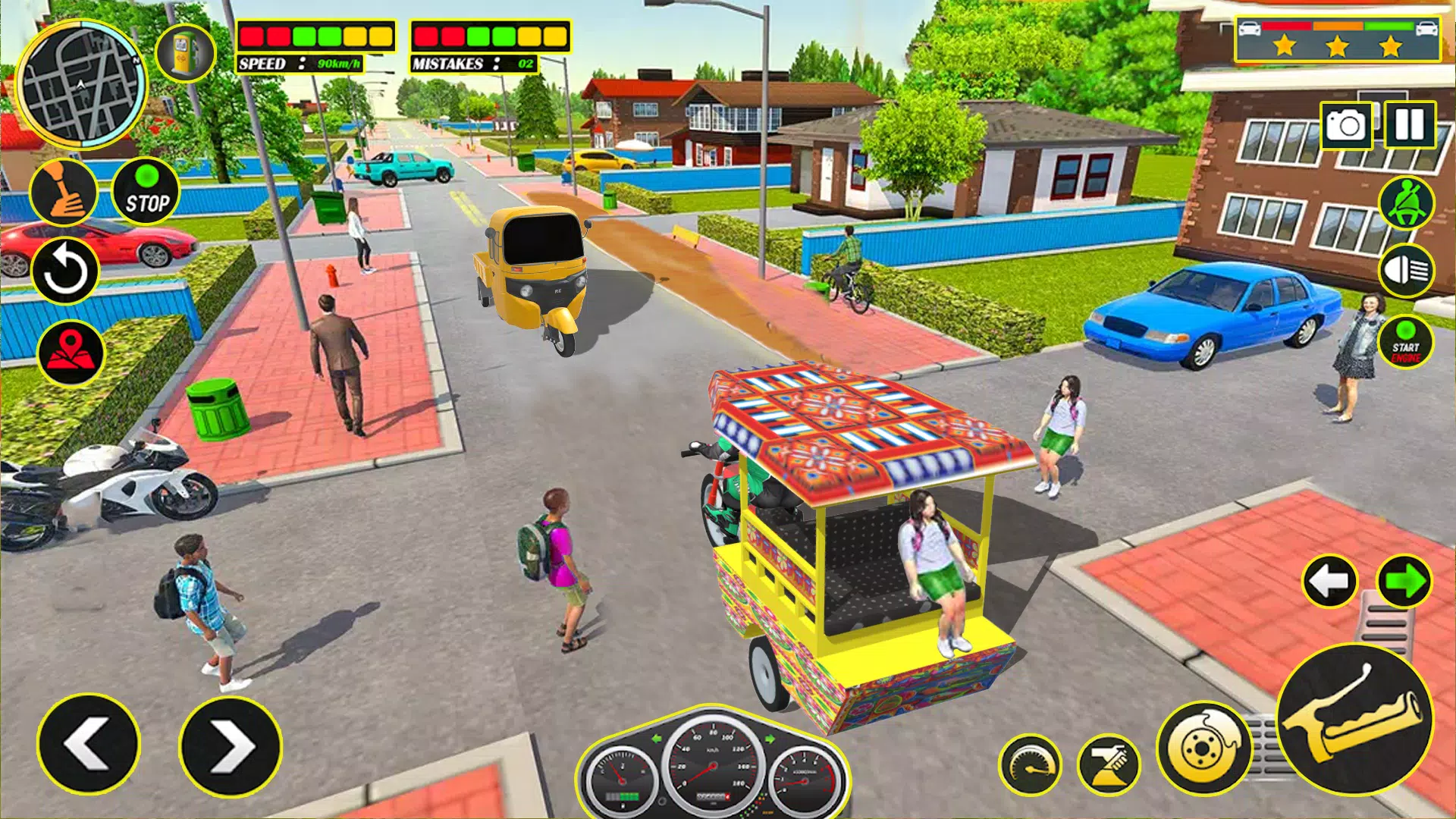
Task: Open the circular city minimap
Action: point(82,85)
